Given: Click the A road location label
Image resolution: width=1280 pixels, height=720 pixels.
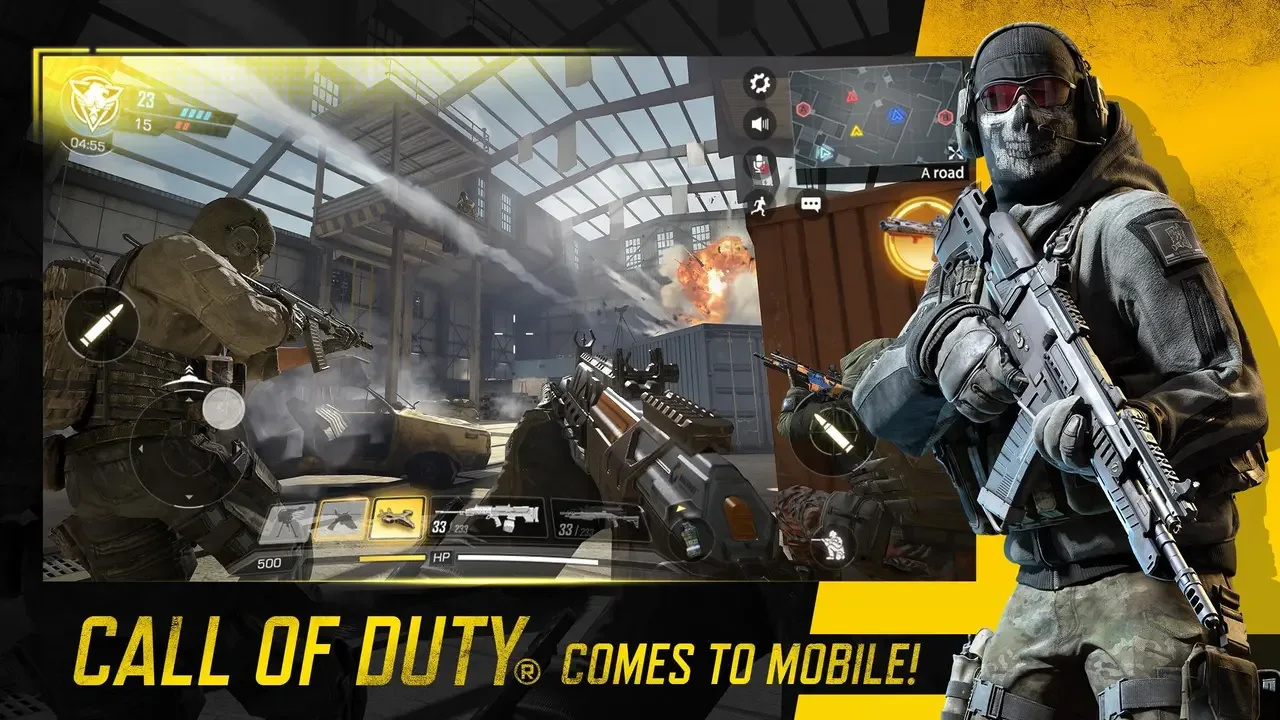Looking at the screenshot, I should point(943,172).
